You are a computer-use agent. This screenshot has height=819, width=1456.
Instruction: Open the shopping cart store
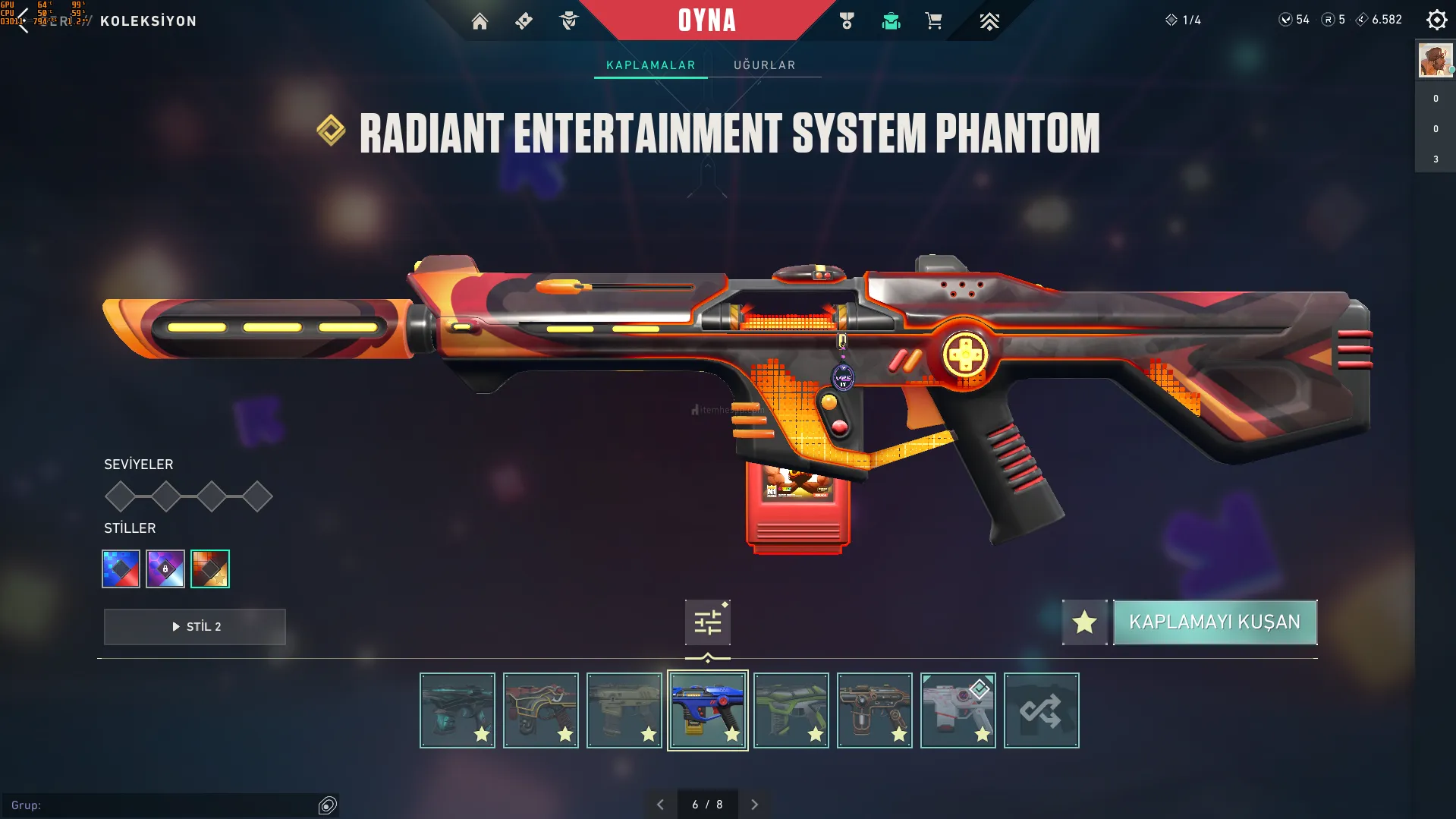click(x=933, y=21)
